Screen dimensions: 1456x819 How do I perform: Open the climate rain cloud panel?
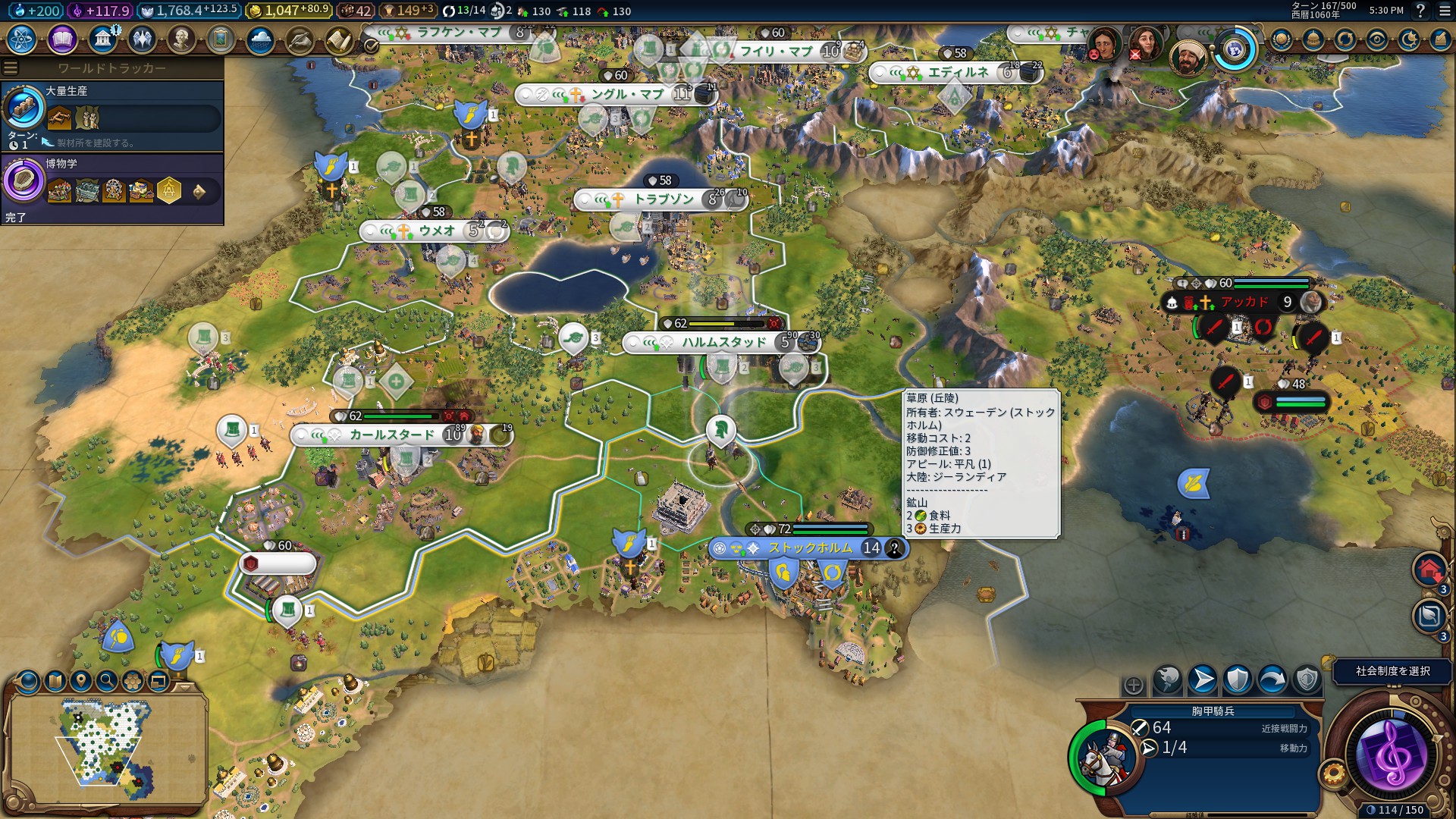[260, 39]
